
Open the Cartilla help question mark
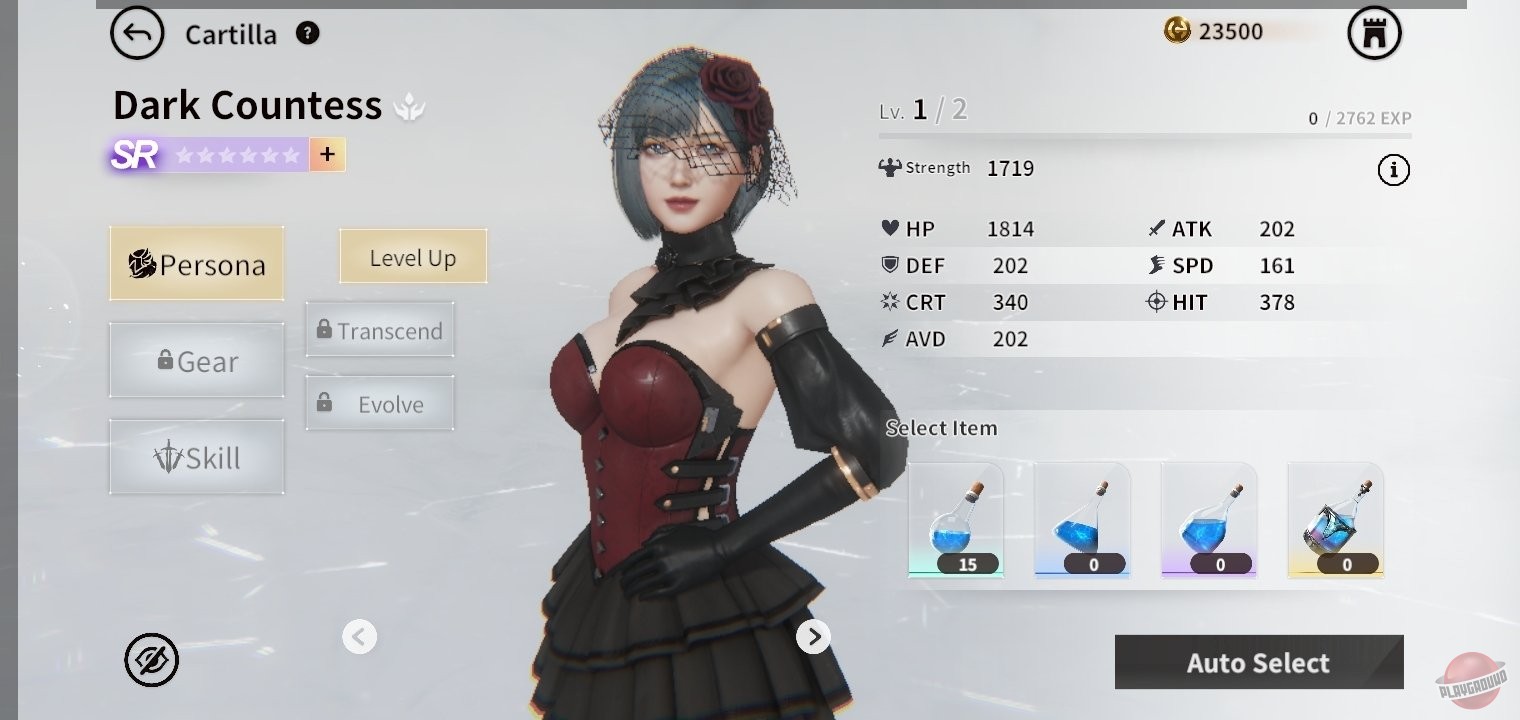(x=308, y=34)
